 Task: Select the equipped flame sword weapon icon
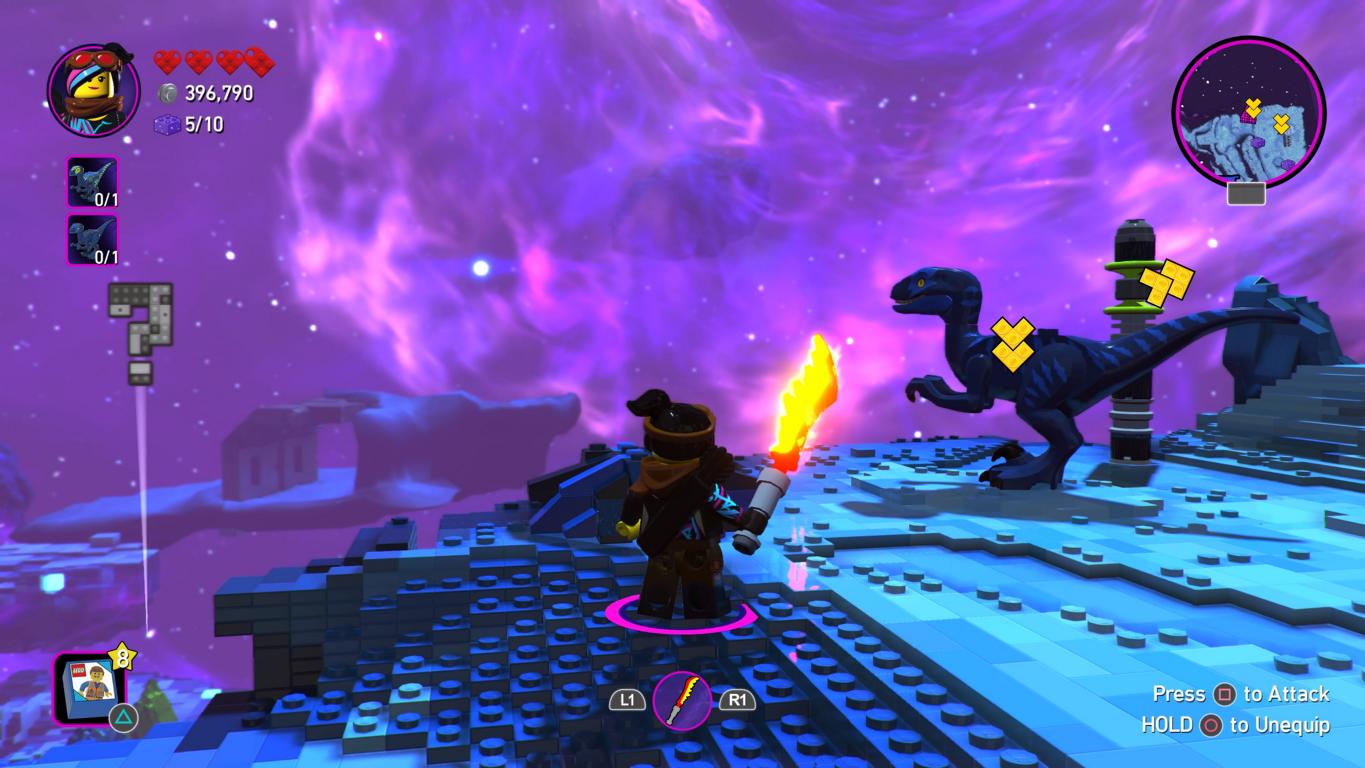tap(682, 700)
